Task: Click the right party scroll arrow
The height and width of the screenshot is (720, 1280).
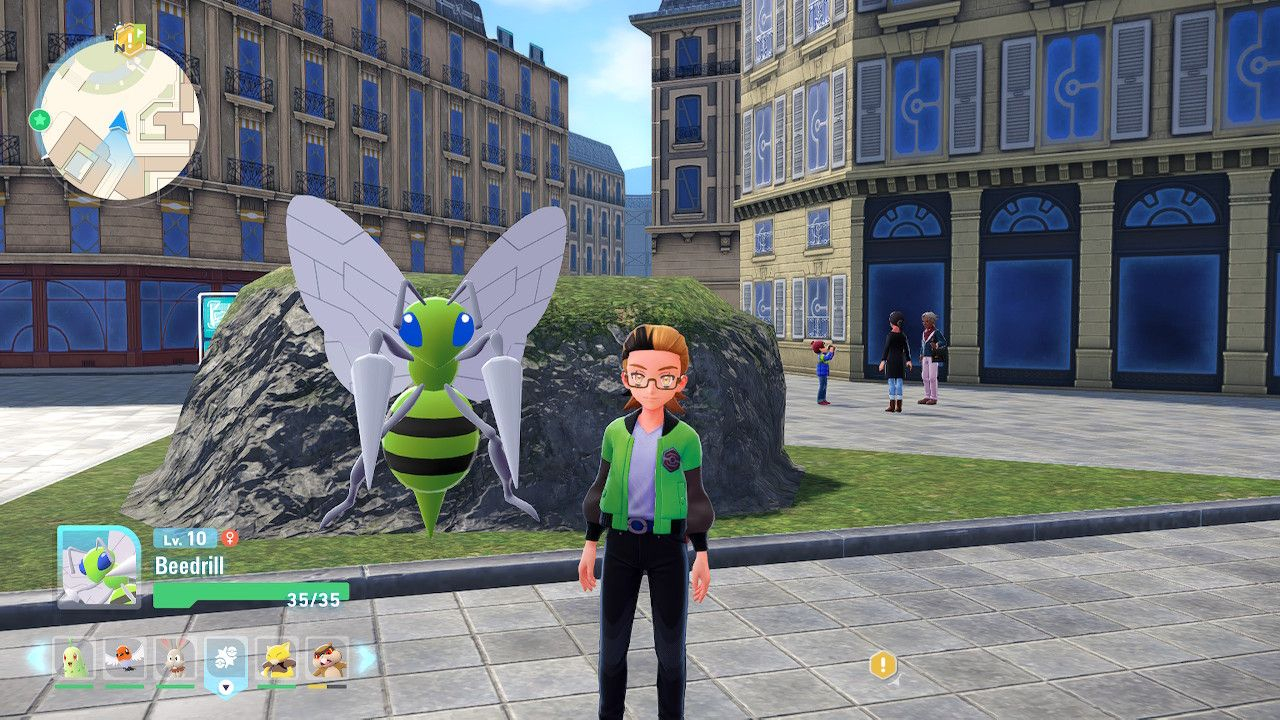Action: (x=366, y=658)
